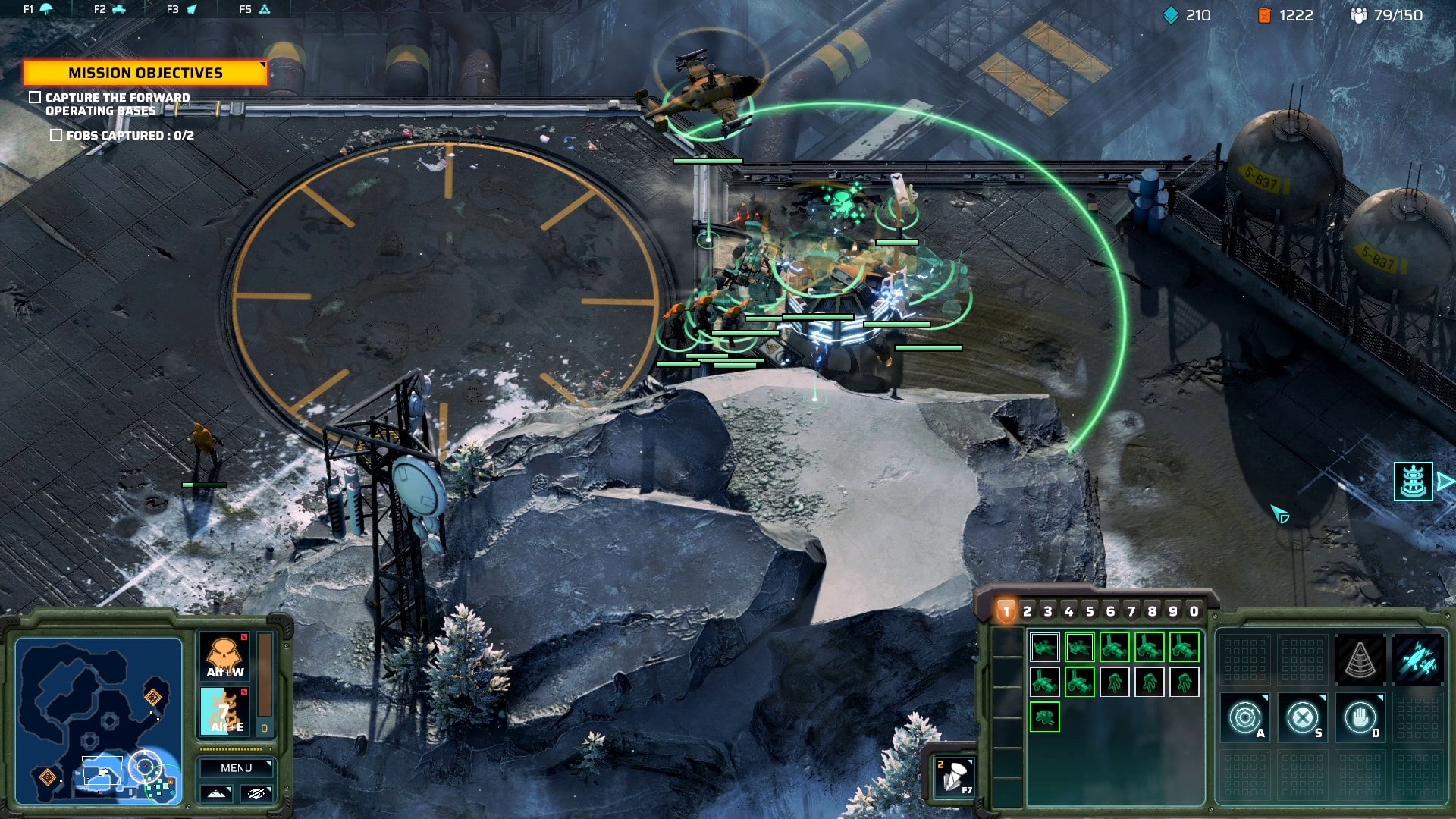This screenshot has height=819, width=1456.
Task: Click the tower notification icon at right edge
Action: 1413,482
